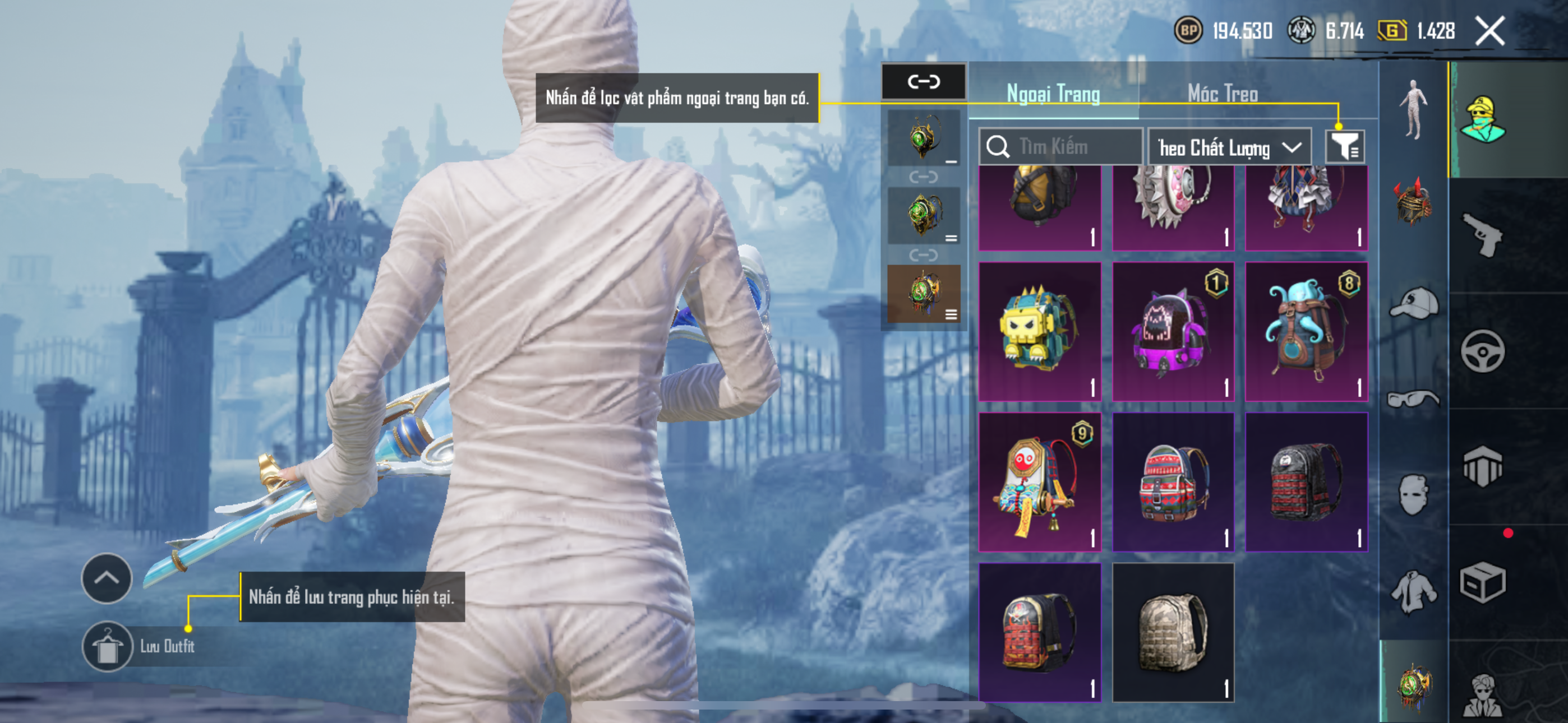The height and width of the screenshot is (723, 1568).
Task: Choose the red brick pattern backpack
Action: point(1039,633)
